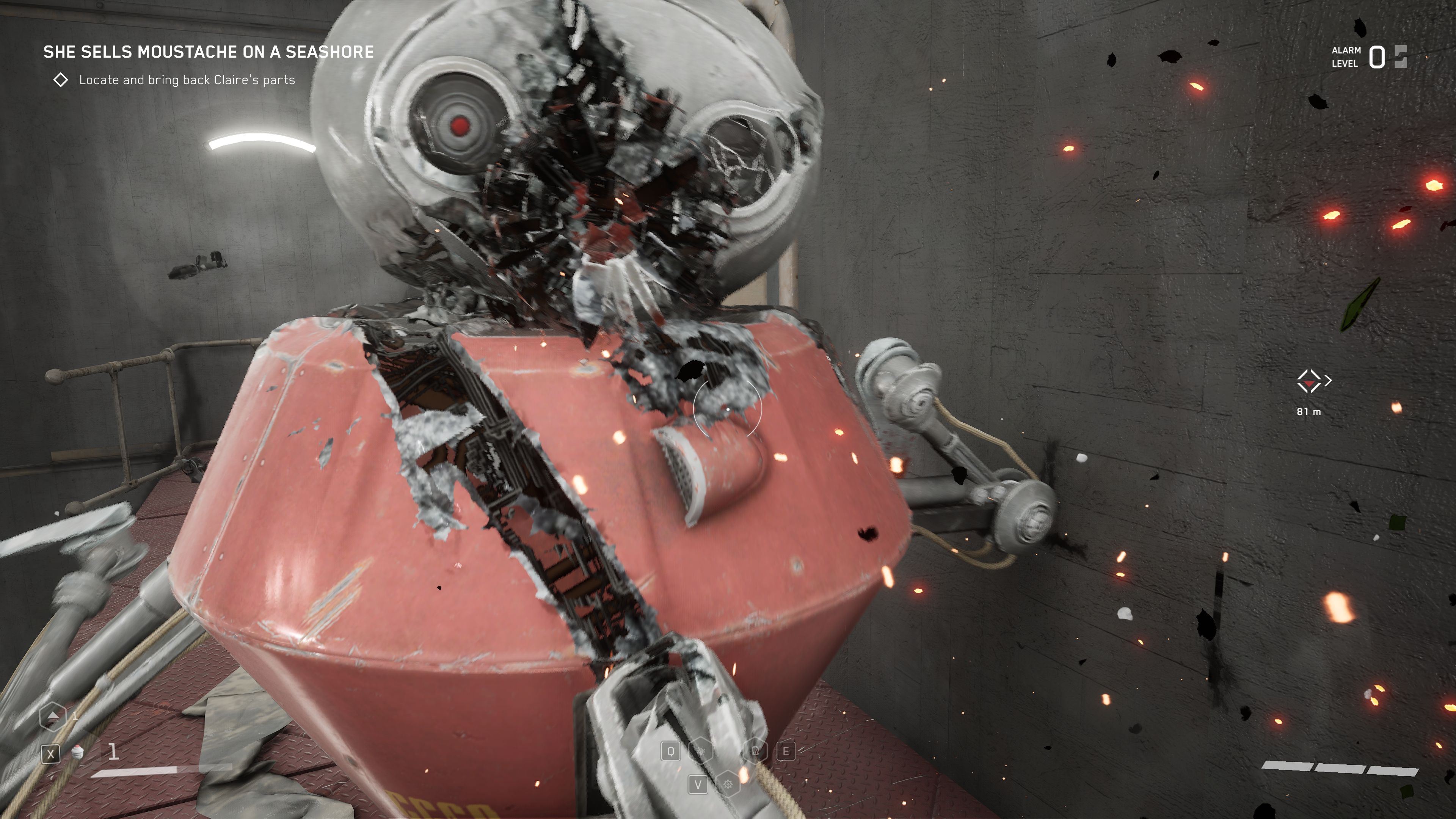Activate the glove hand ability hexagon

pyautogui.click(x=701, y=751)
